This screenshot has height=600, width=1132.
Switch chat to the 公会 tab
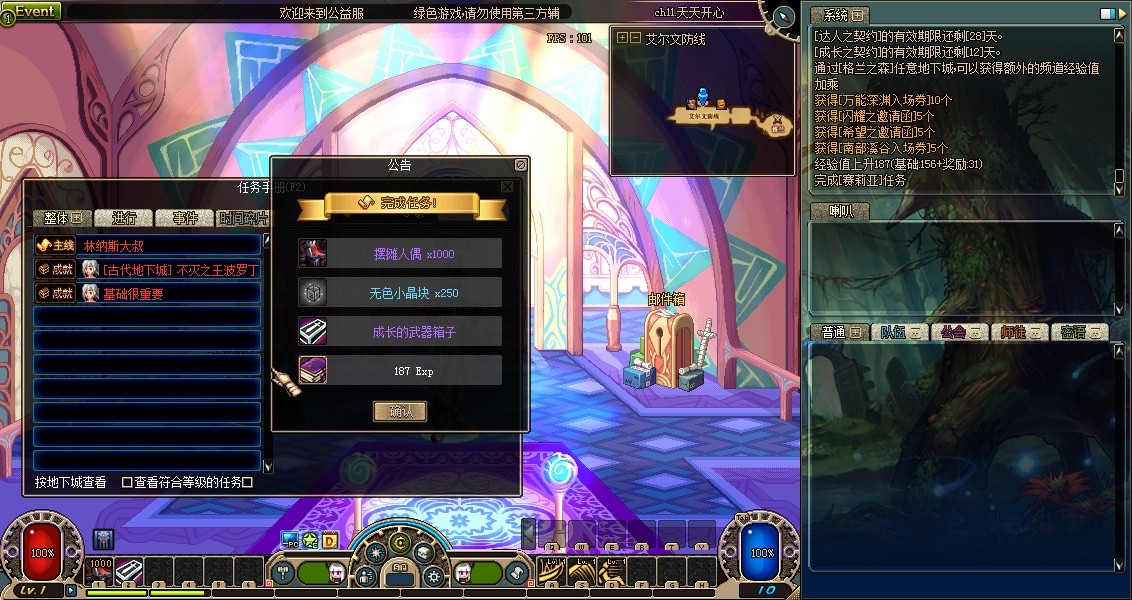tap(961, 332)
